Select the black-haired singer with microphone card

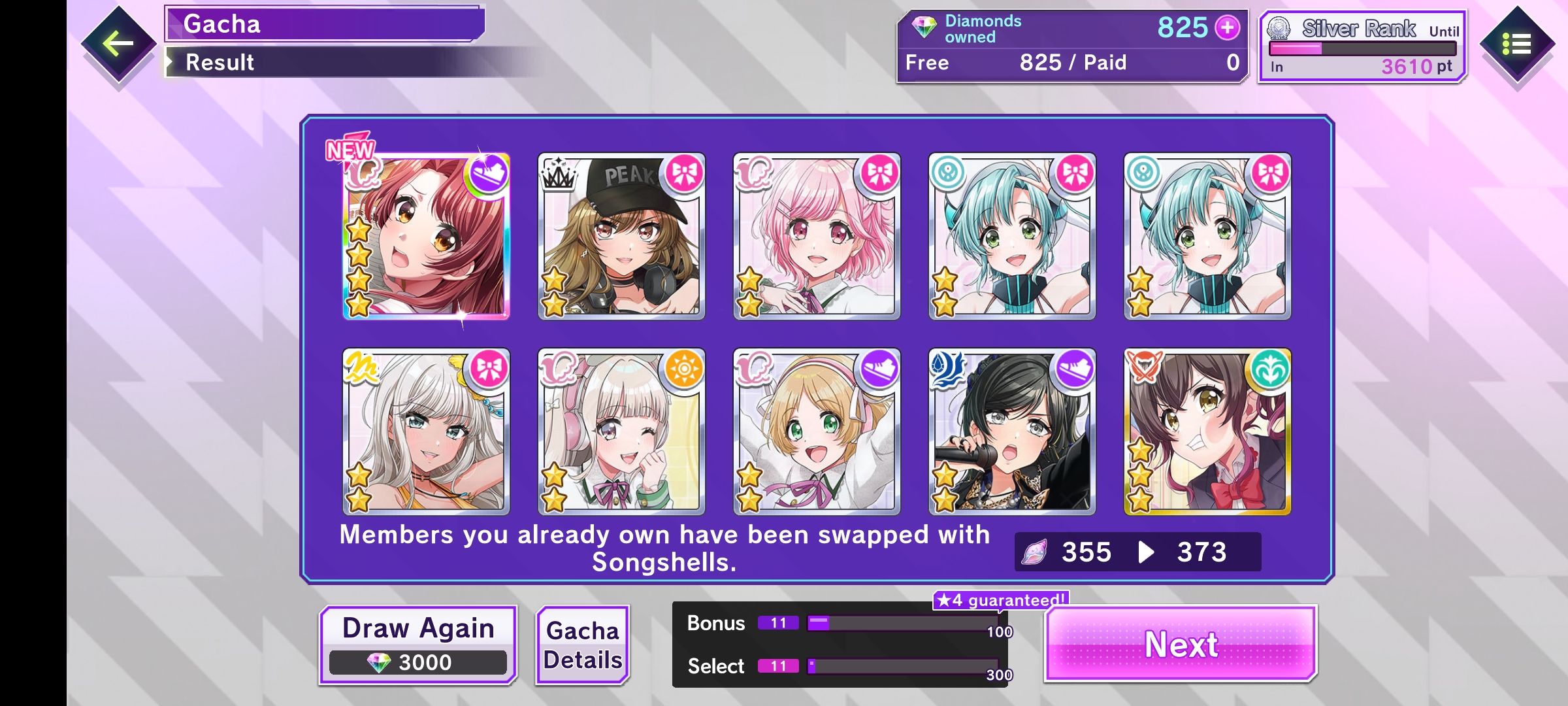pos(1012,432)
